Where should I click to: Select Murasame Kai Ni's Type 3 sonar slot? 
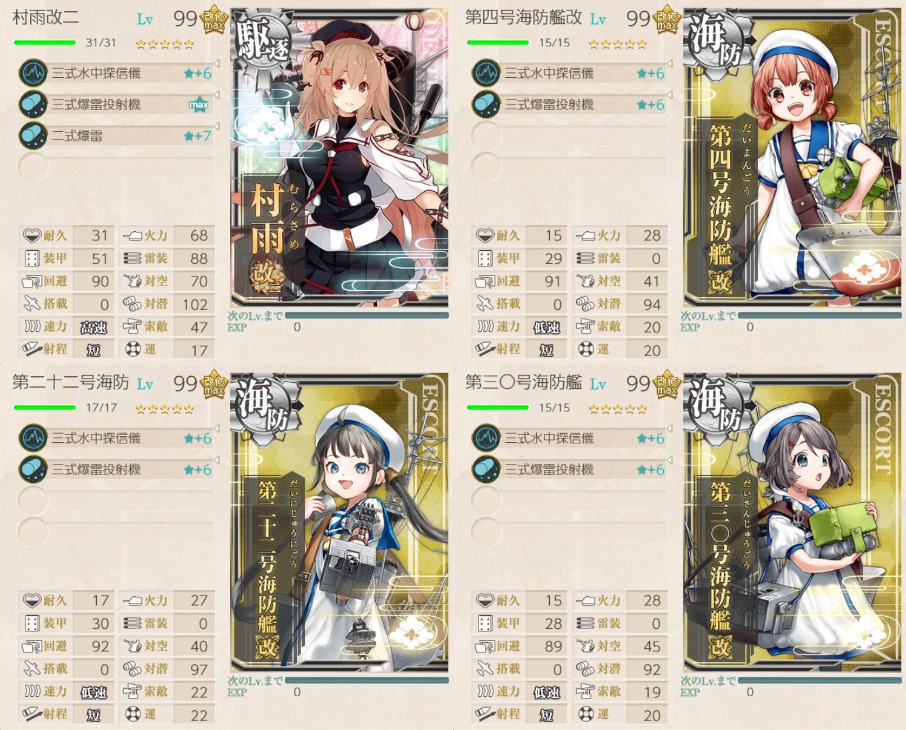[115, 73]
